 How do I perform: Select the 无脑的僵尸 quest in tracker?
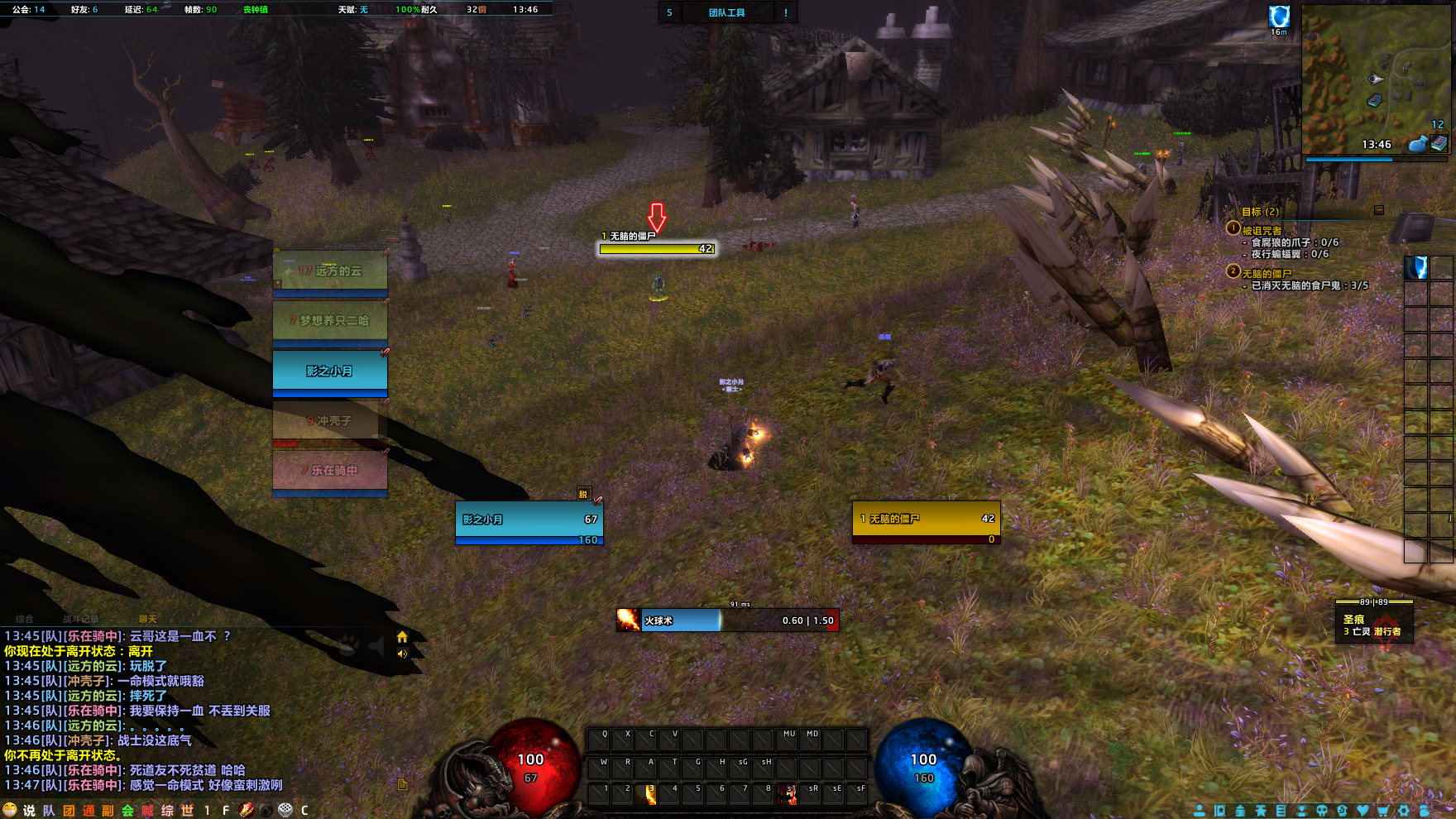1266,274
